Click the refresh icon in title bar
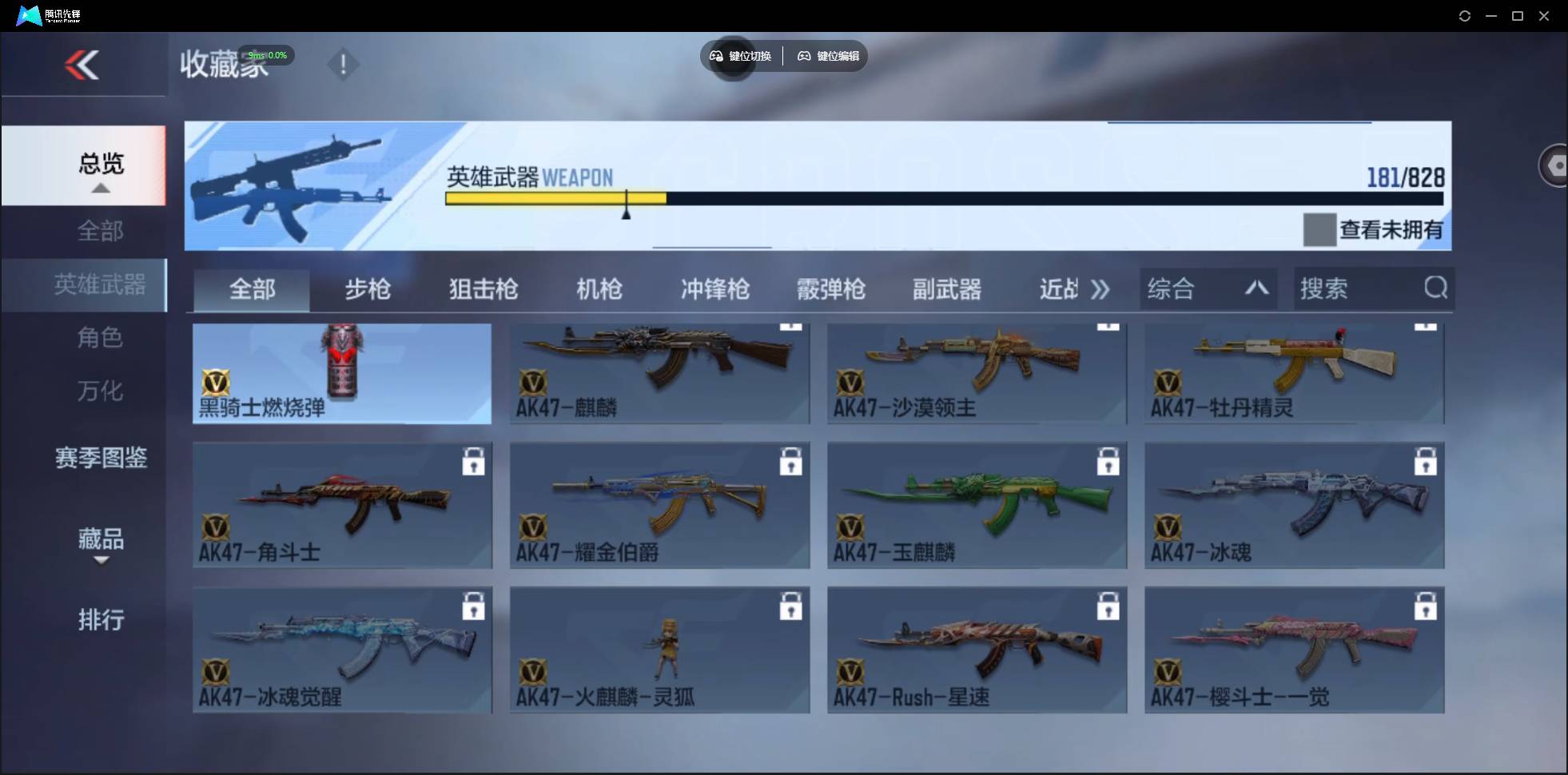The width and height of the screenshot is (1568, 775). [1466, 15]
